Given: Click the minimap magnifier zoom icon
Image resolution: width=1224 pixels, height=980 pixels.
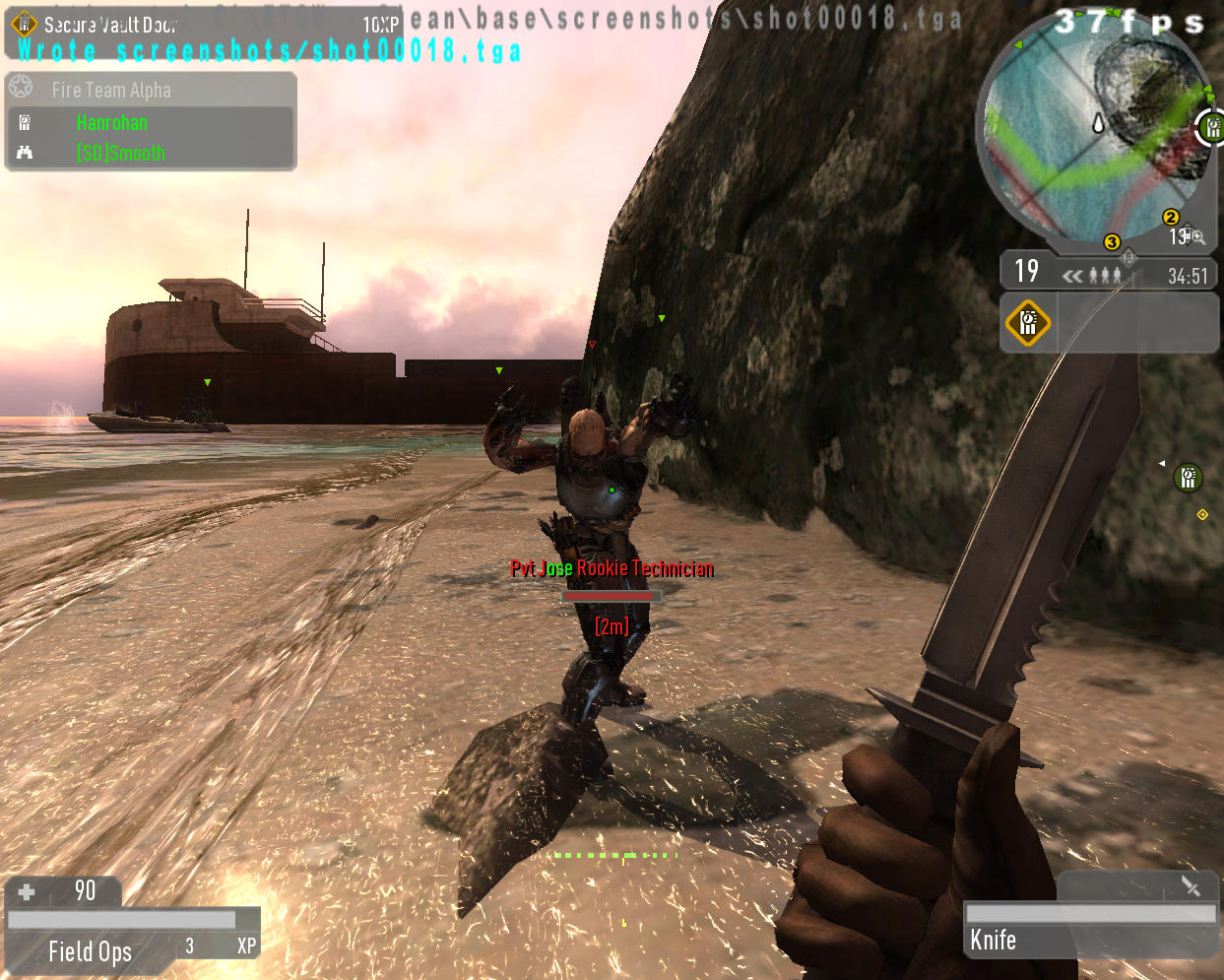Looking at the screenshot, I should (x=1196, y=236).
